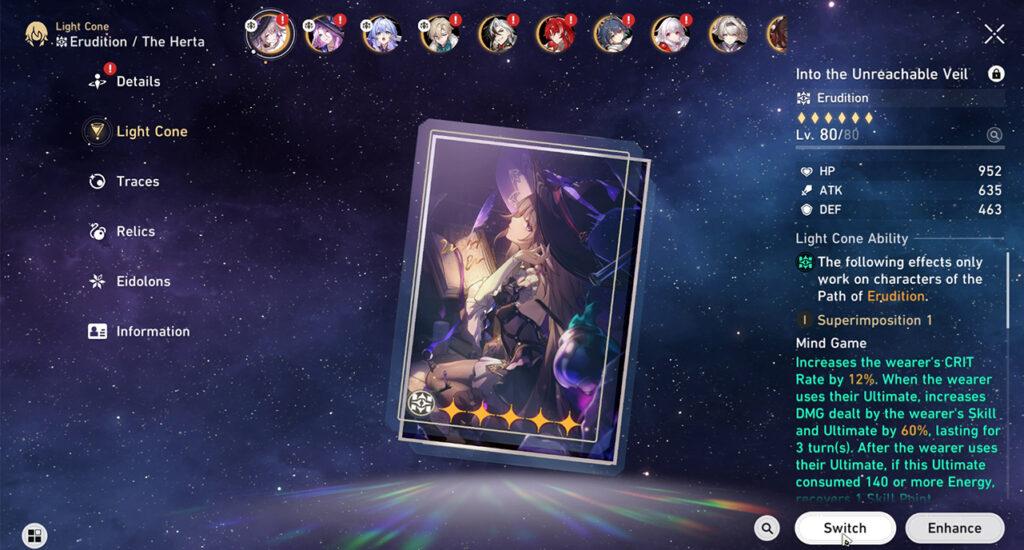Show the Eidolons tab

[x=142, y=281]
